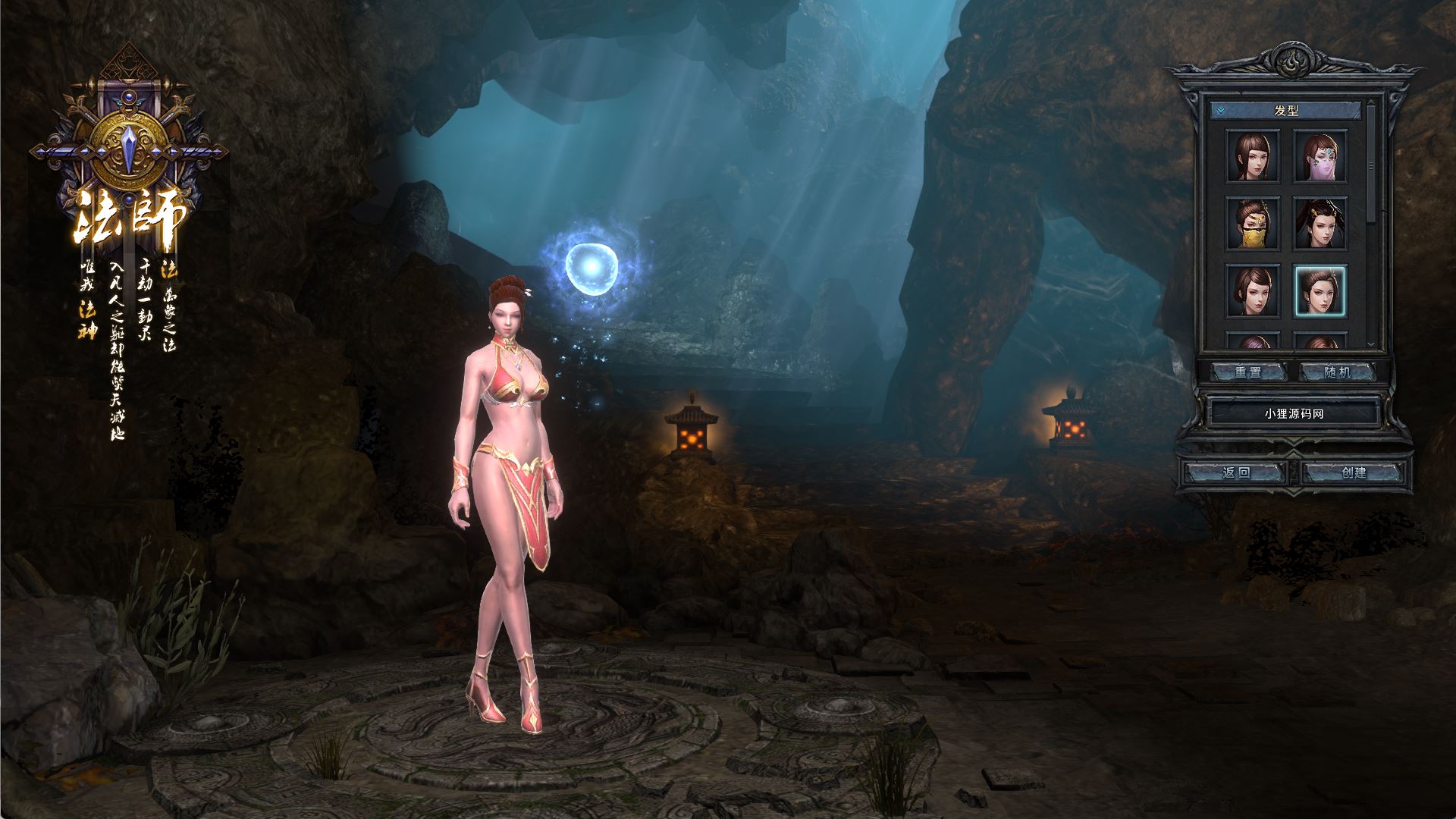
Task: Choose the pink veil hairstyle portrait
Action: click(1319, 155)
